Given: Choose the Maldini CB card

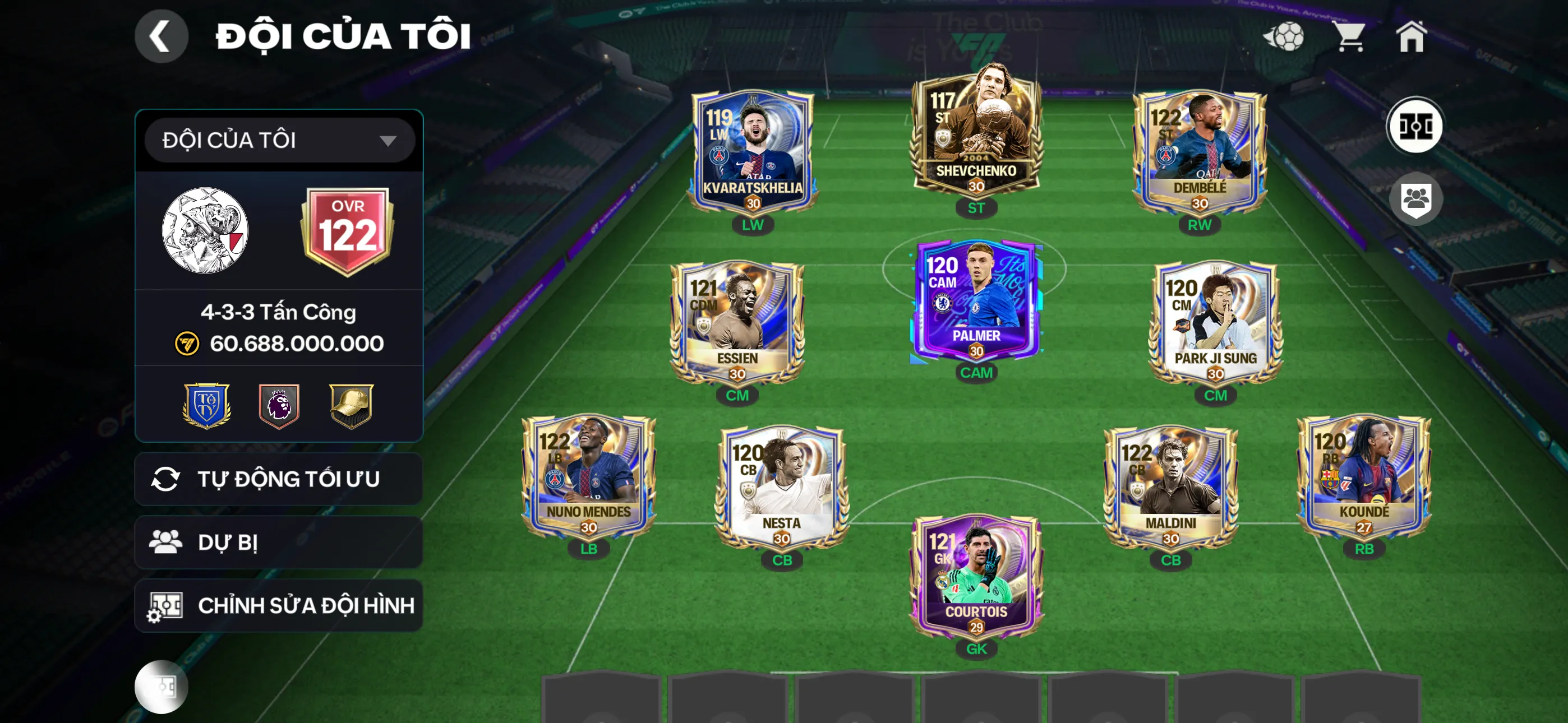Looking at the screenshot, I should (x=1170, y=487).
